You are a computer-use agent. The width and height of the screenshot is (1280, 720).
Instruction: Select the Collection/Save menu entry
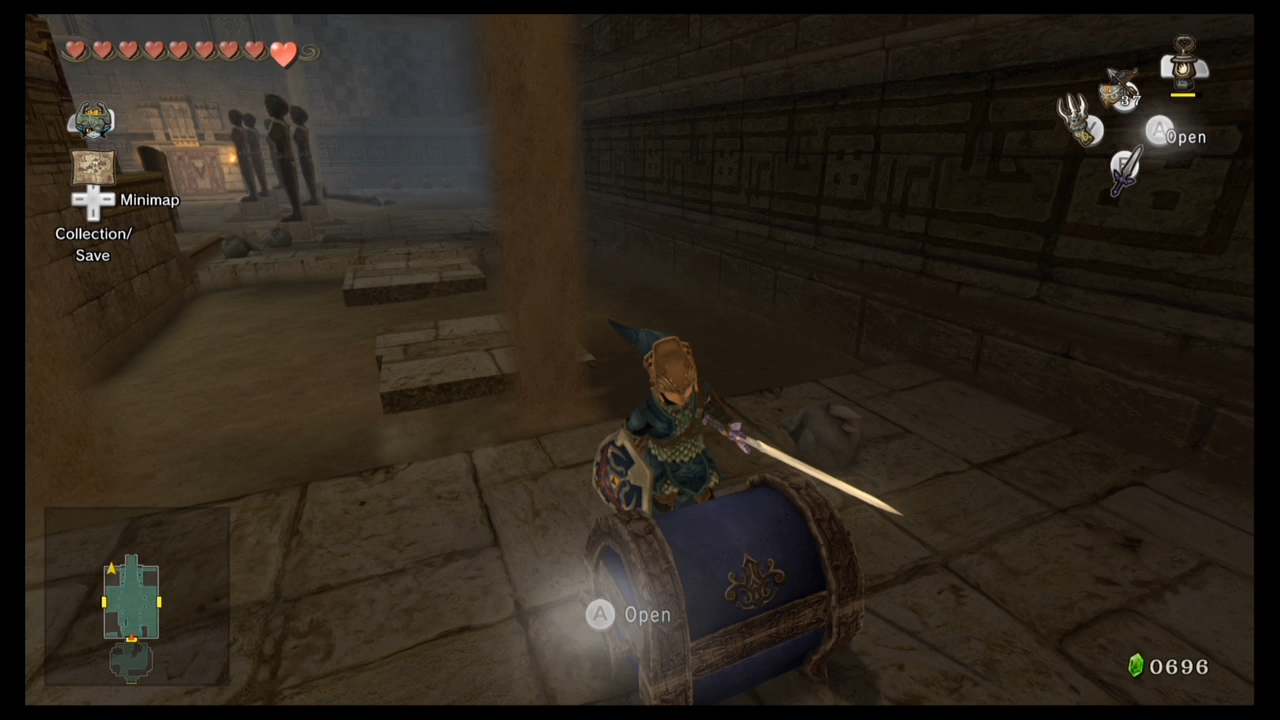(x=93, y=244)
